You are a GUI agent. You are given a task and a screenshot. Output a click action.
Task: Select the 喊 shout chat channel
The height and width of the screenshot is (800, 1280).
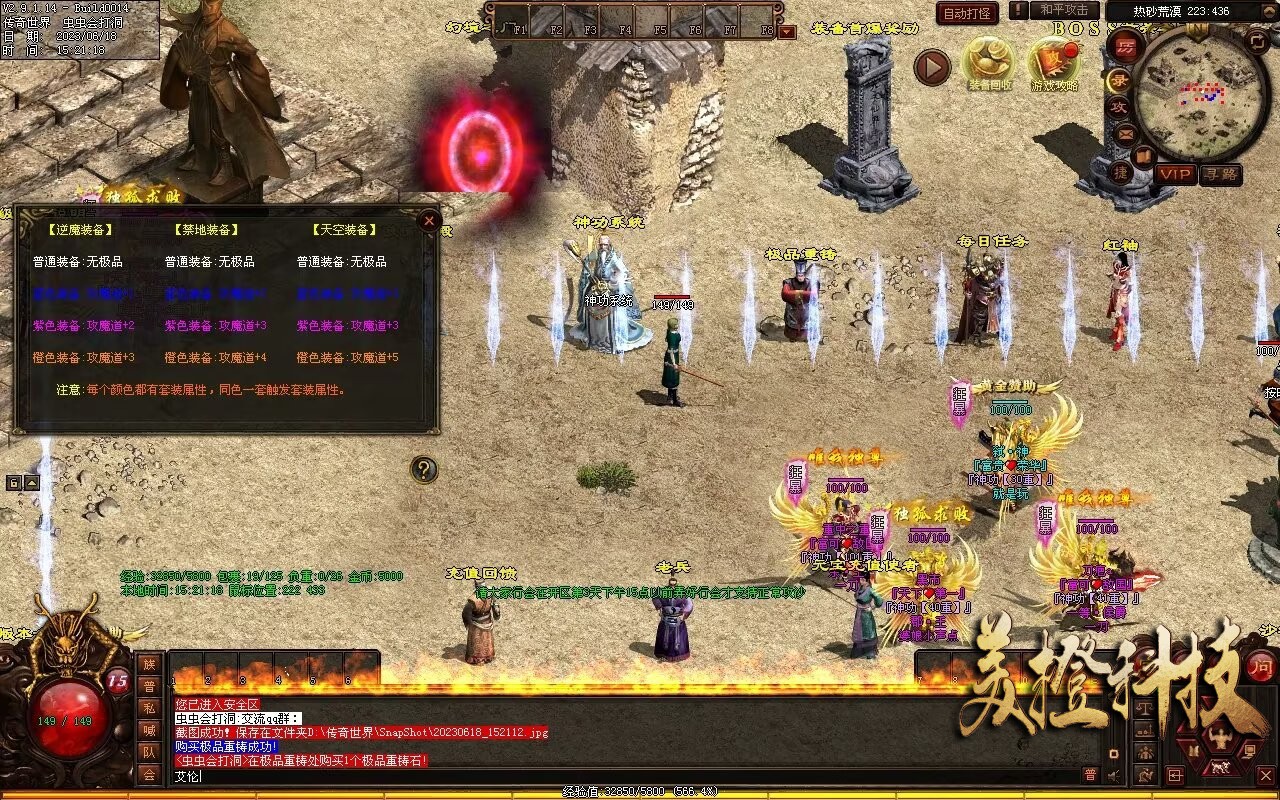click(149, 730)
